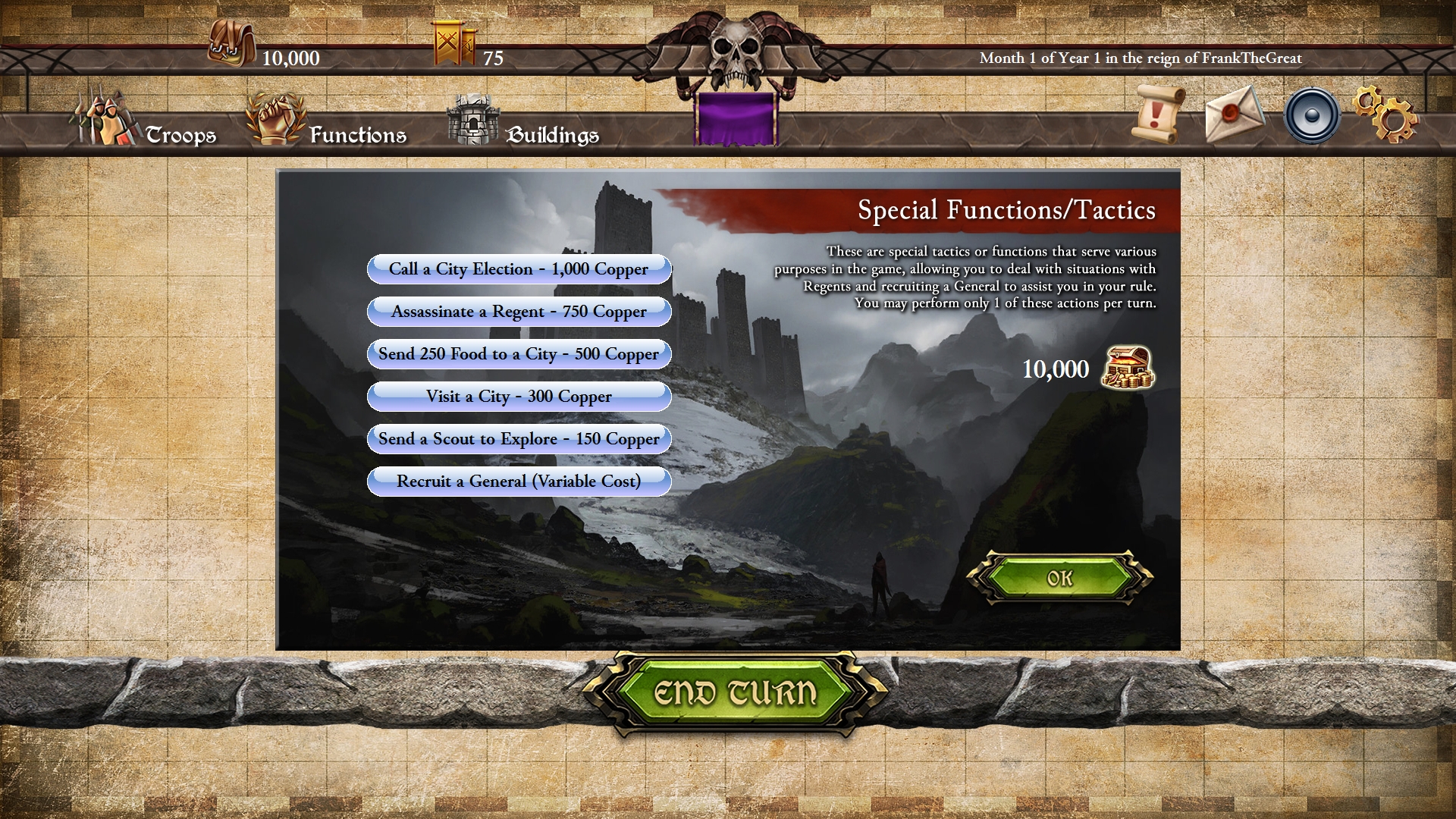This screenshot has width=1456, height=819.
Task: Click the Special Functions/Tactics title banner
Action: pyautogui.click(x=1006, y=210)
